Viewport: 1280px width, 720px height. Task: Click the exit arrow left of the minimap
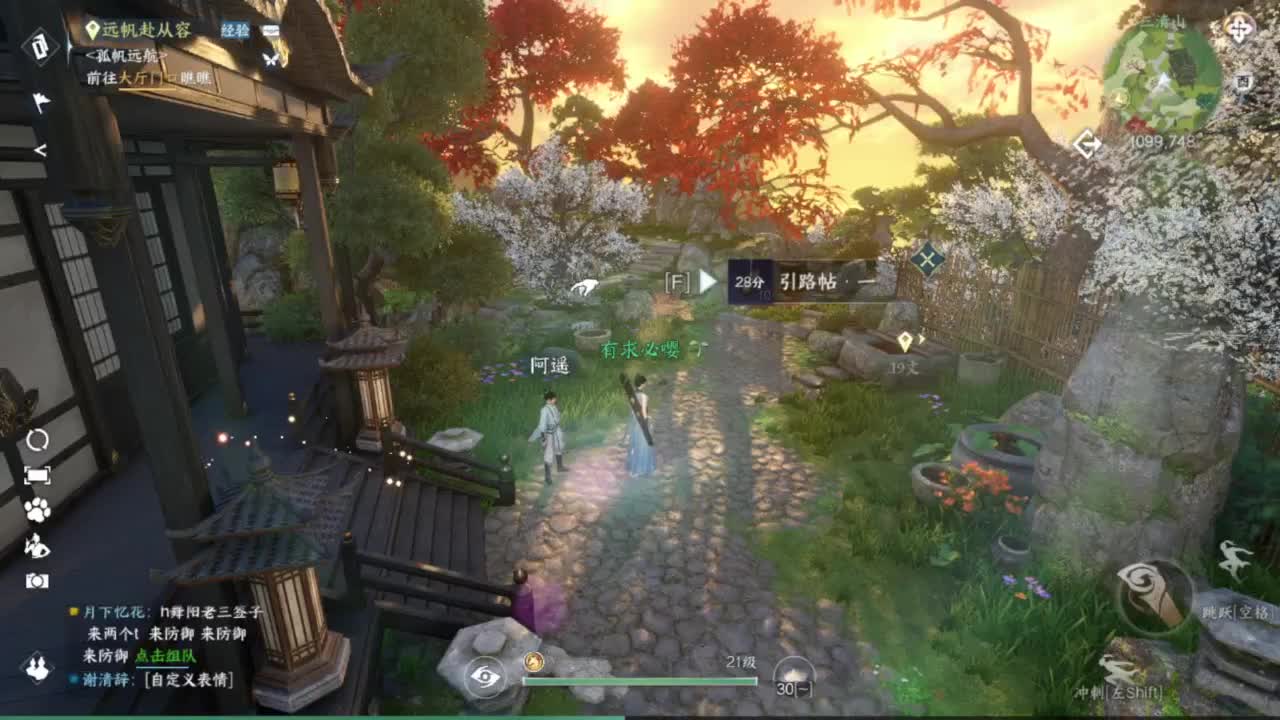pyautogui.click(x=1088, y=144)
